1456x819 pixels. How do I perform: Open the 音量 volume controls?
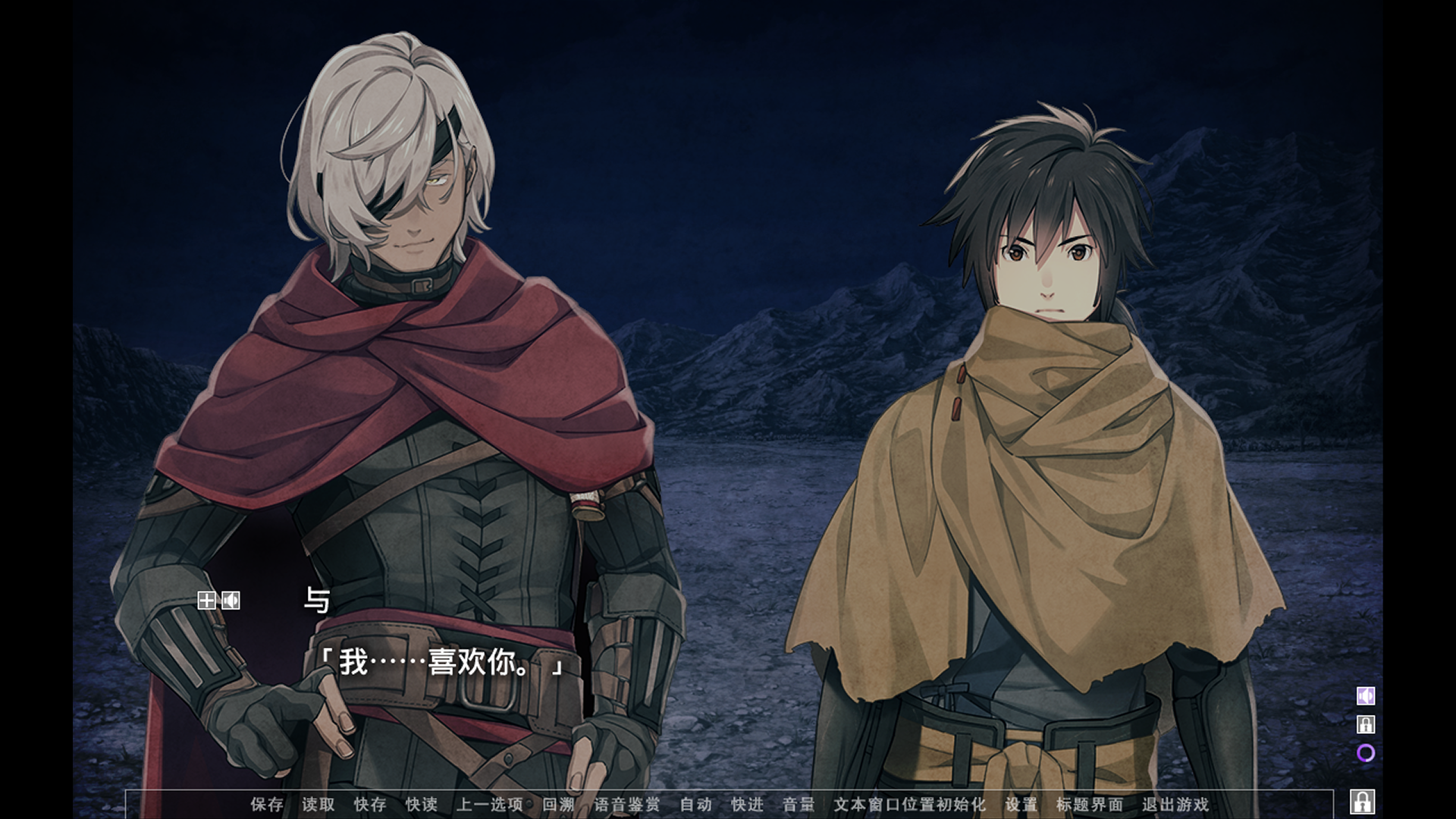click(x=799, y=804)
